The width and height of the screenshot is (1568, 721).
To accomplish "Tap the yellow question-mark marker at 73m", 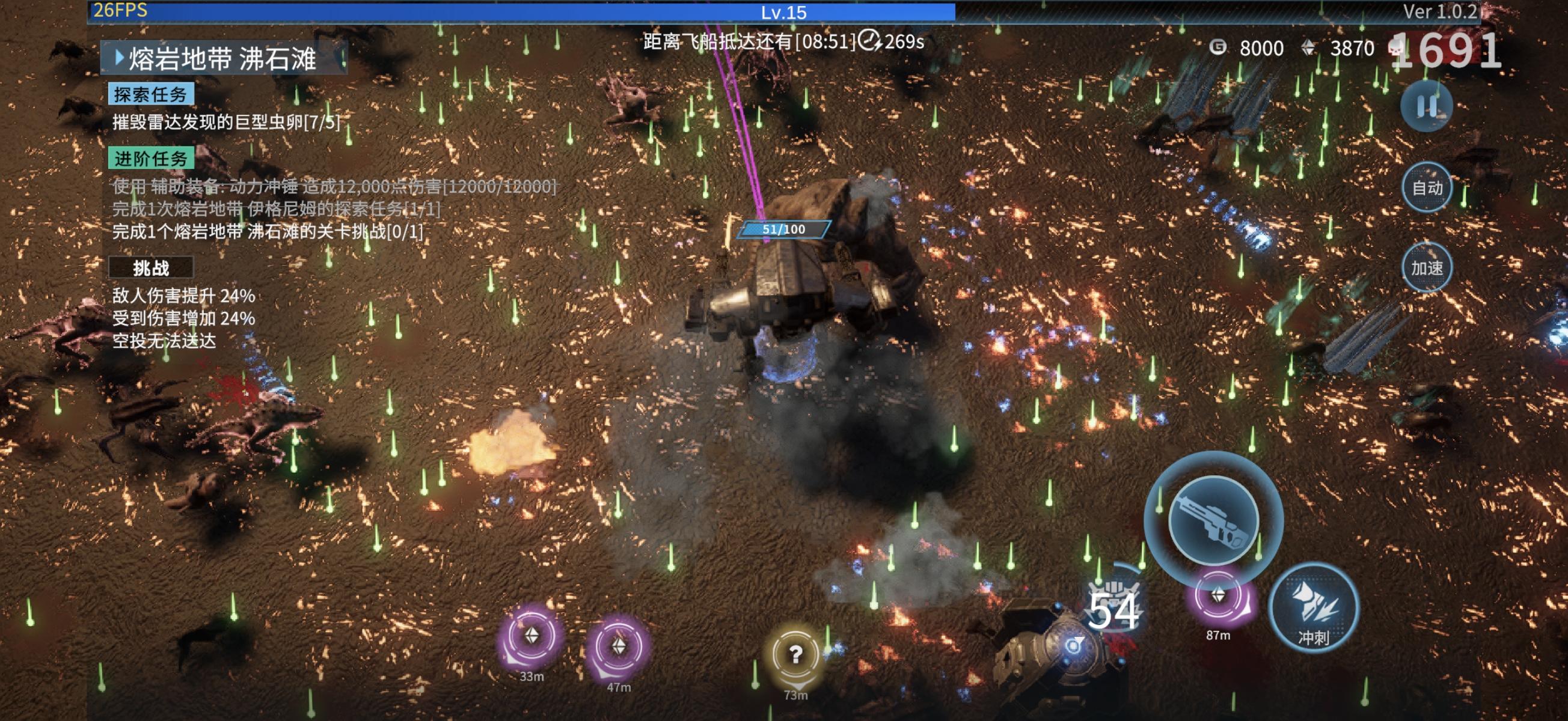I will pos(795,656).
